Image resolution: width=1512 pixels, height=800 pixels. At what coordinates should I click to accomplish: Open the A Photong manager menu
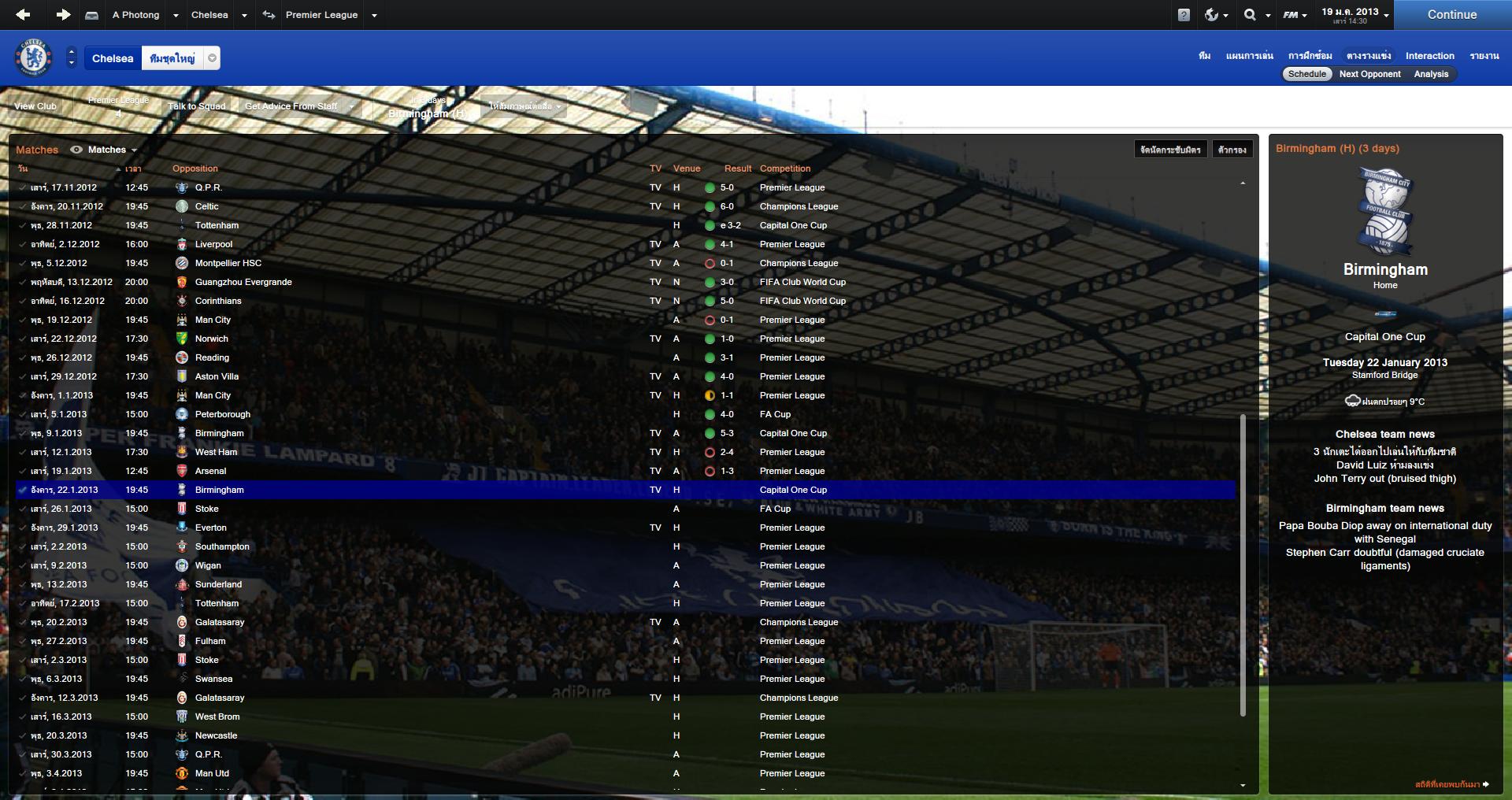pyautogui.click(x=135, y=15)
